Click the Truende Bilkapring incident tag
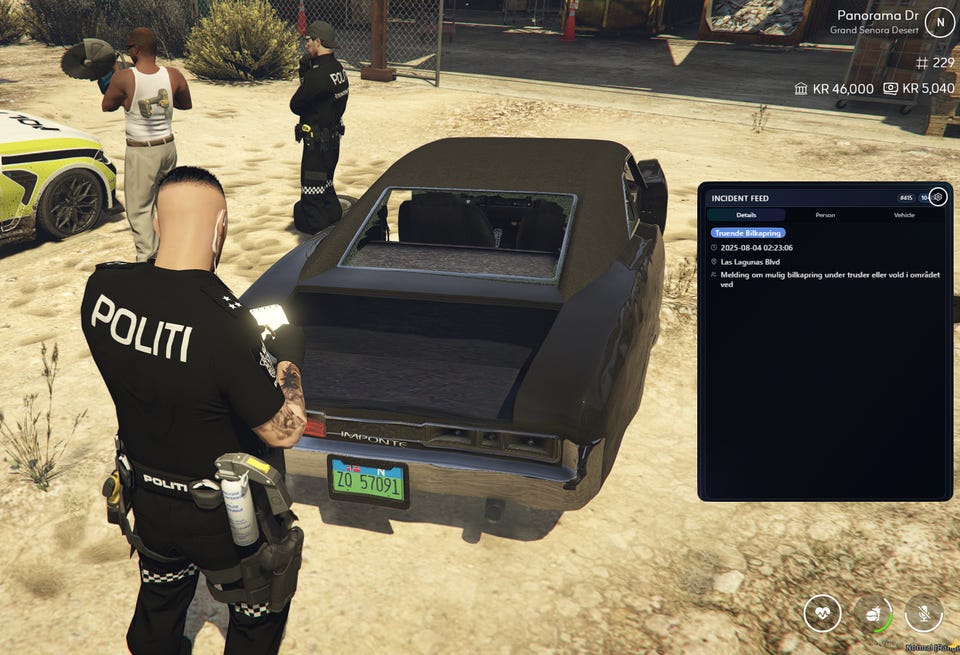 (748, 233)
